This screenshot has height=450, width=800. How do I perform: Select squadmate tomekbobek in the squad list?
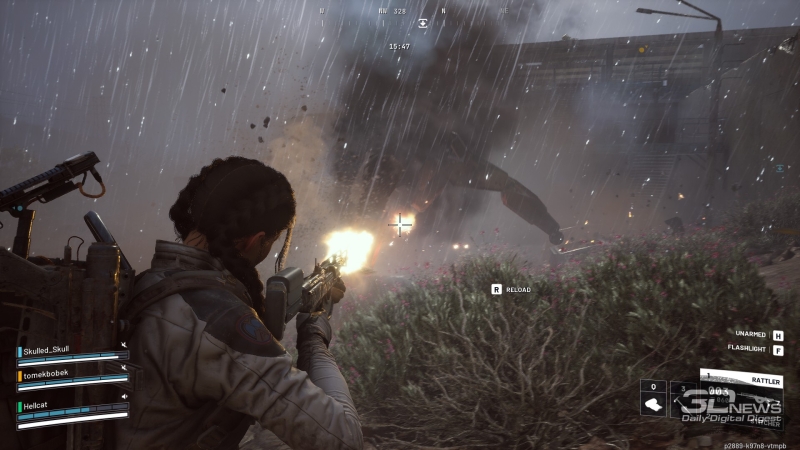pyautogui.click(x=45, y=375)
